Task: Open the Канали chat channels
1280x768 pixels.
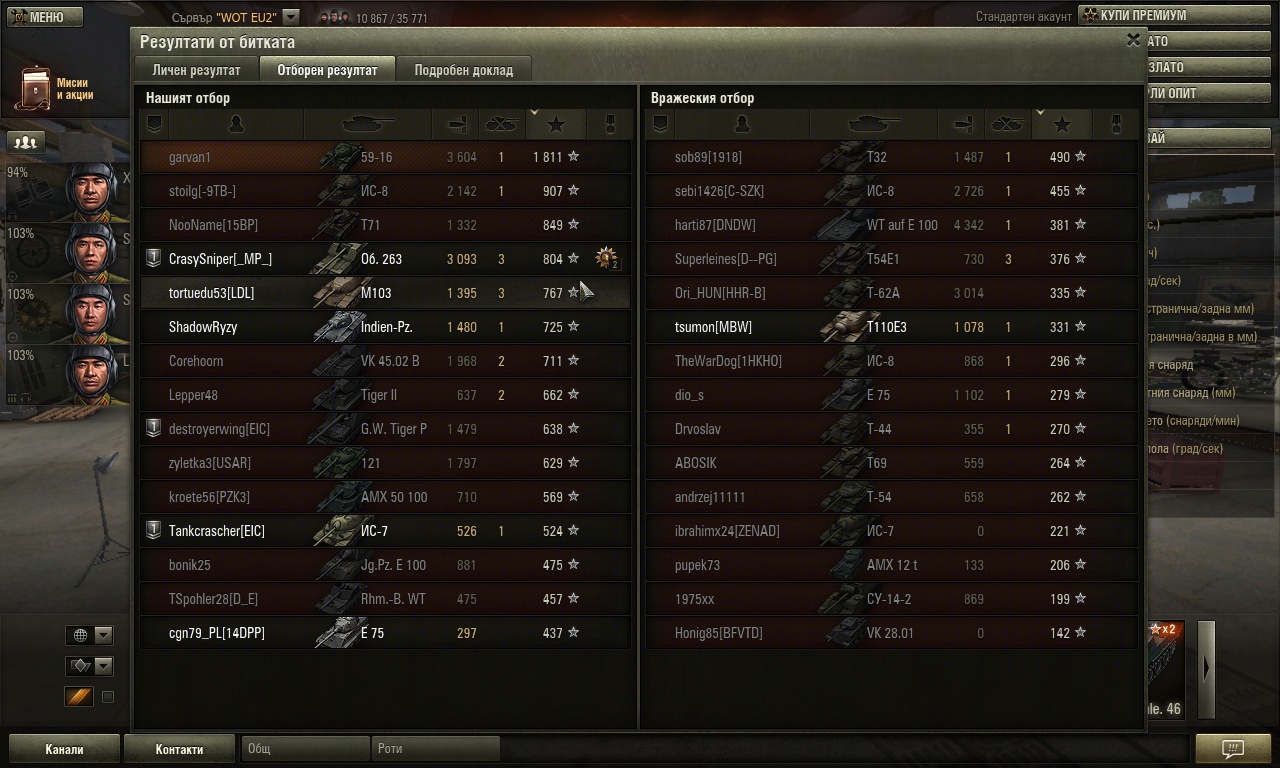Action: click(x=64, y=749)
